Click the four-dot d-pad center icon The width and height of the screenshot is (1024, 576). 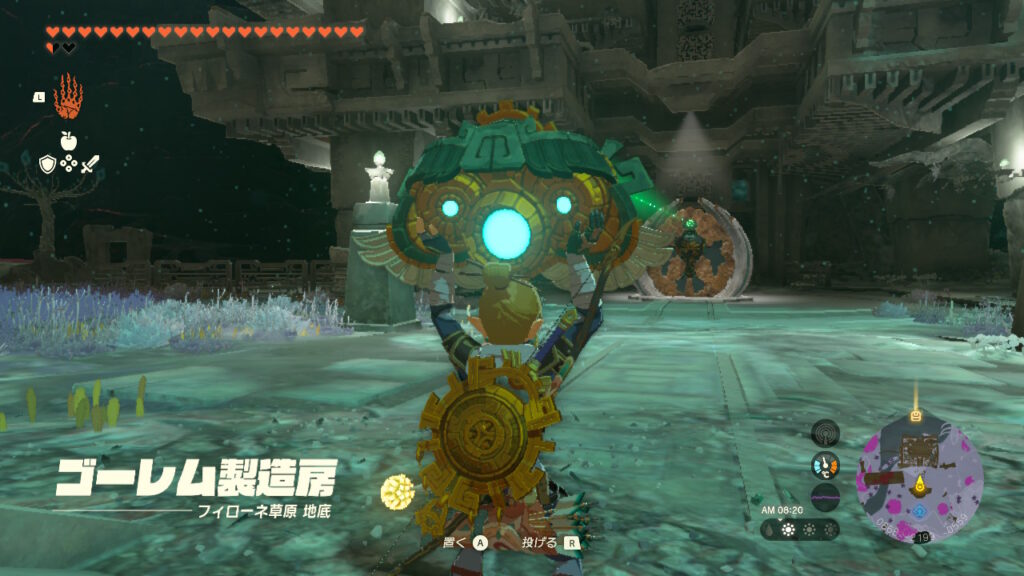(68, 164)
